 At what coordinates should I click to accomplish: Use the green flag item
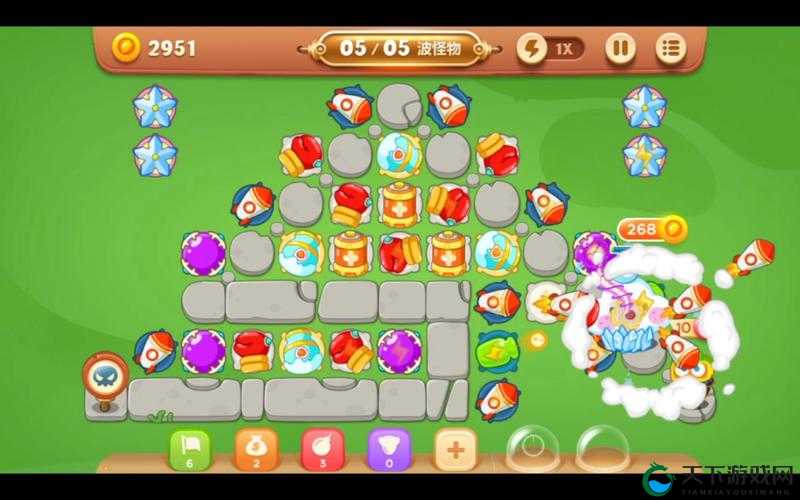(x=190, y=448)
